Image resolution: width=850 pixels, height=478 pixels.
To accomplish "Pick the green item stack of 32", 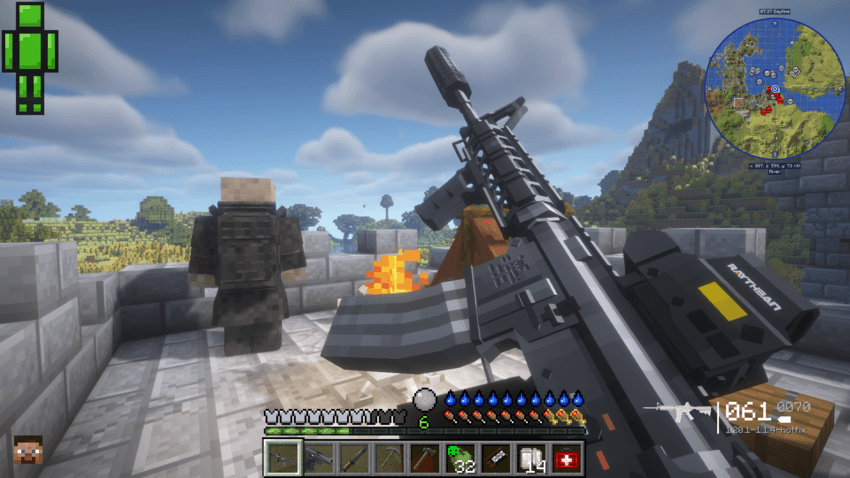I will [x=461, y=458].
